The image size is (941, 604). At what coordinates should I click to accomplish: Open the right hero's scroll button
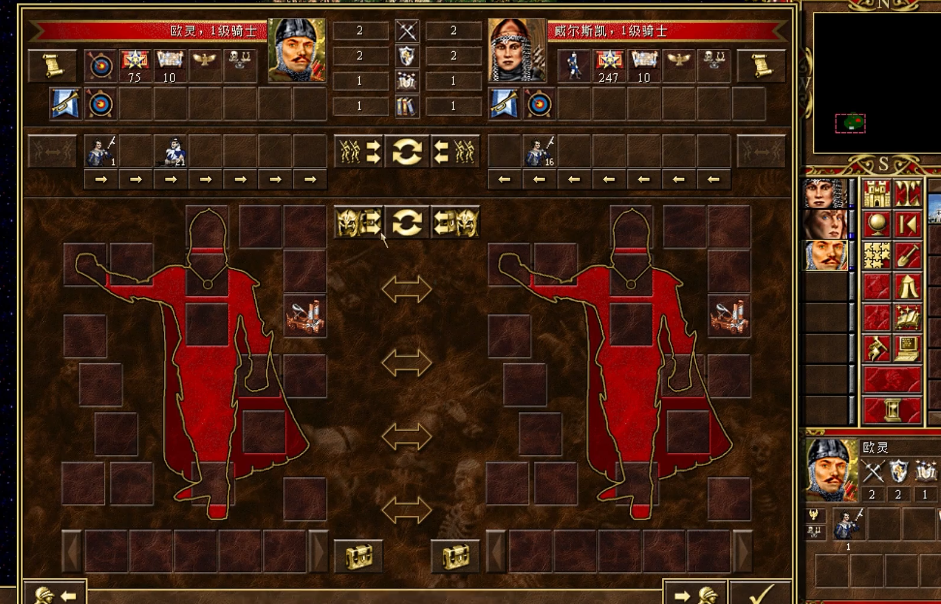(x=761, y=66)
